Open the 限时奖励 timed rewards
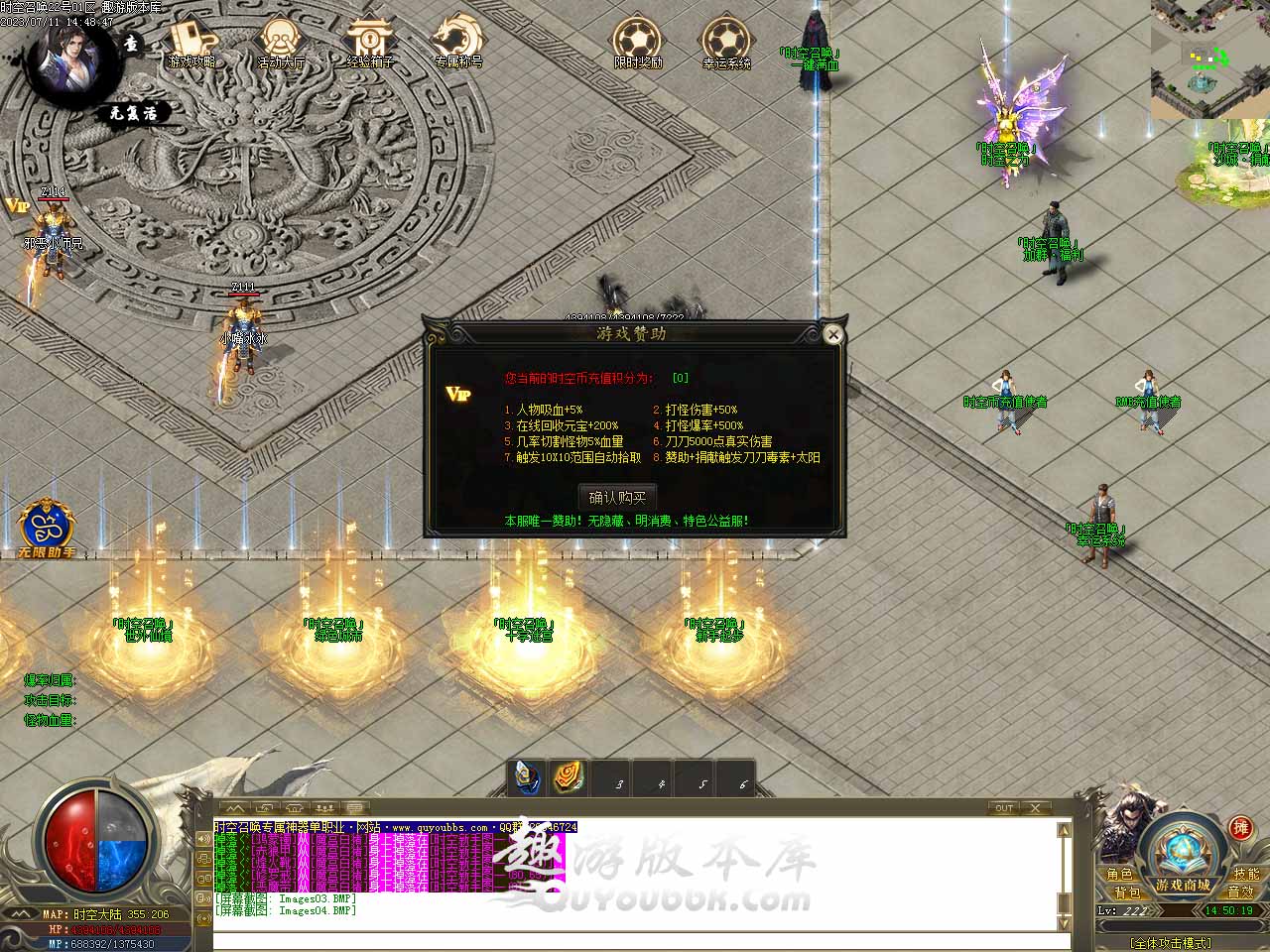The height and width of the screenshot is (952, 1270). [x=637, y=44]
